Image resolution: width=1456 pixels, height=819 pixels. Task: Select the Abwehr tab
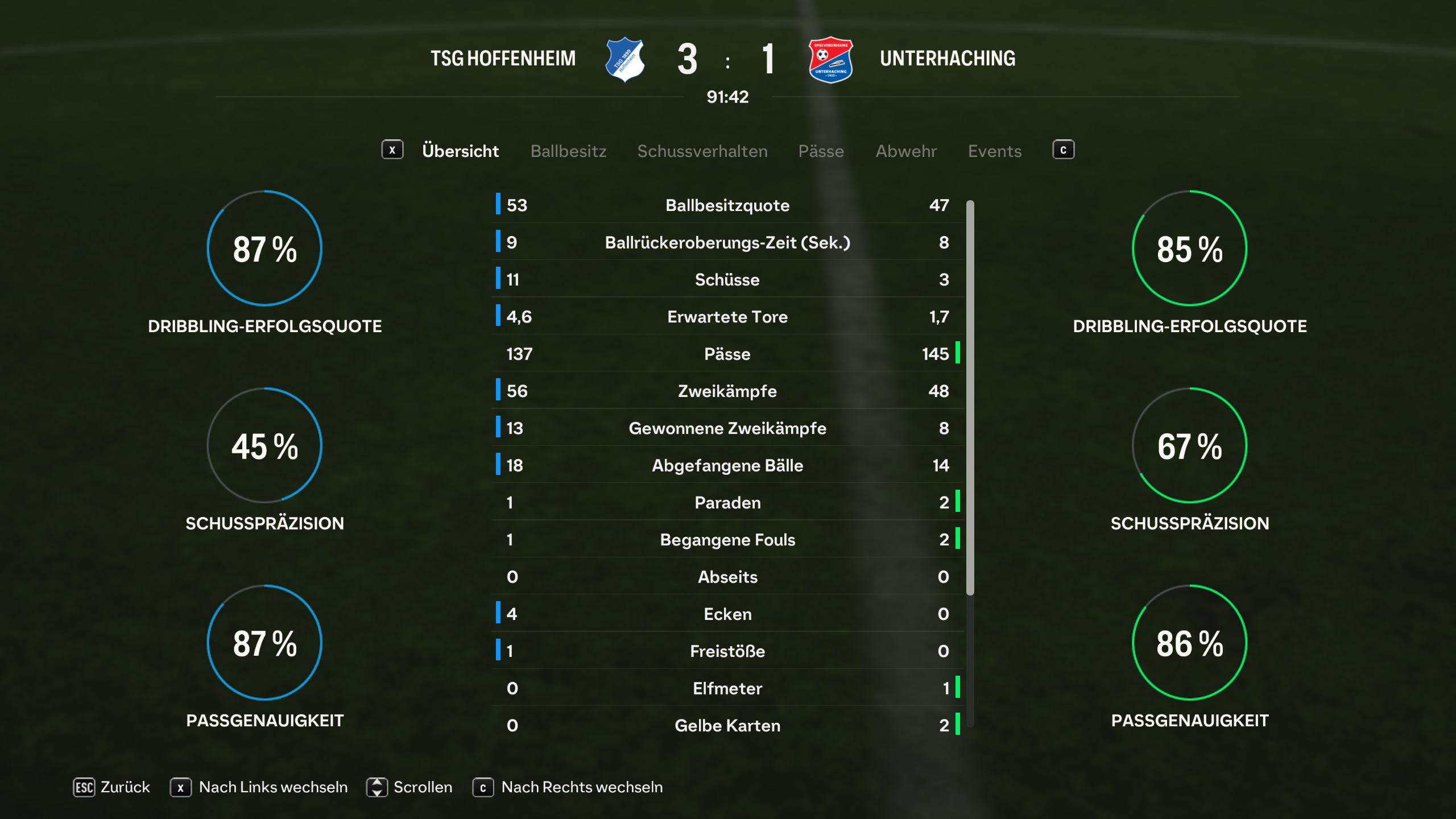point(906,151)
